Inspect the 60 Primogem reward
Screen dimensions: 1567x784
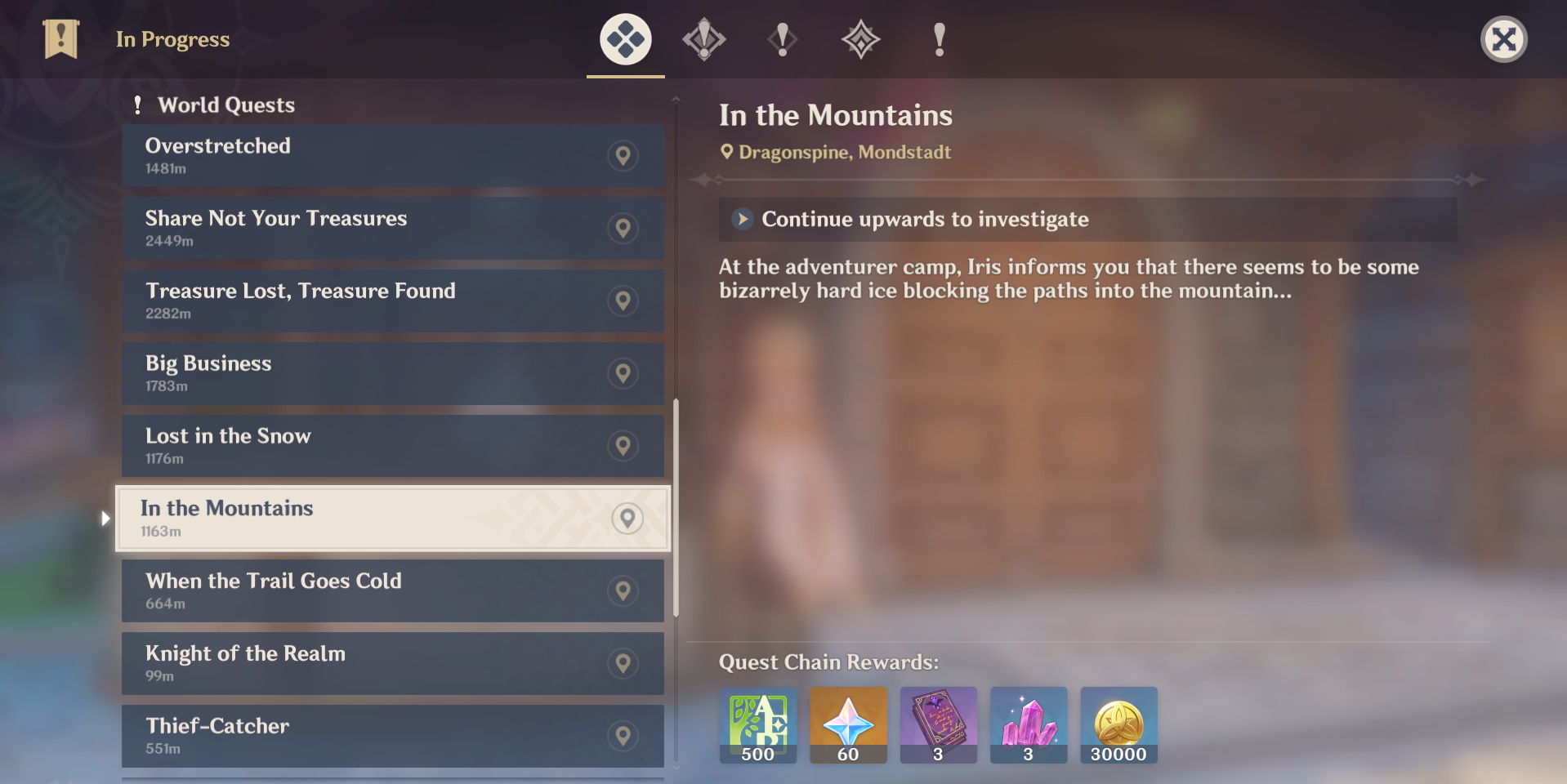point(848,725)
